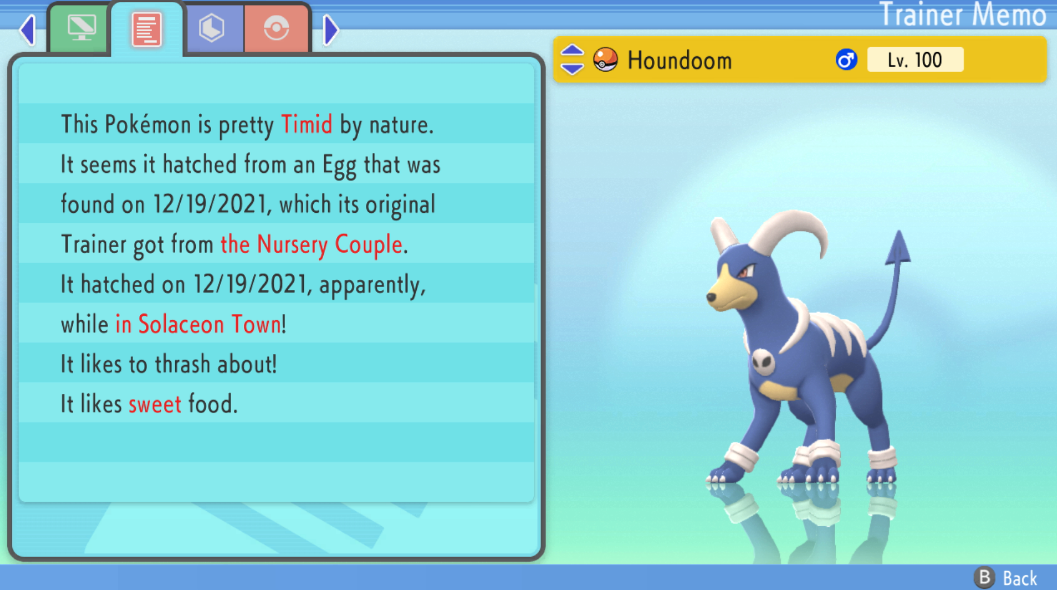Click the right tab navigation arrow

331,30
